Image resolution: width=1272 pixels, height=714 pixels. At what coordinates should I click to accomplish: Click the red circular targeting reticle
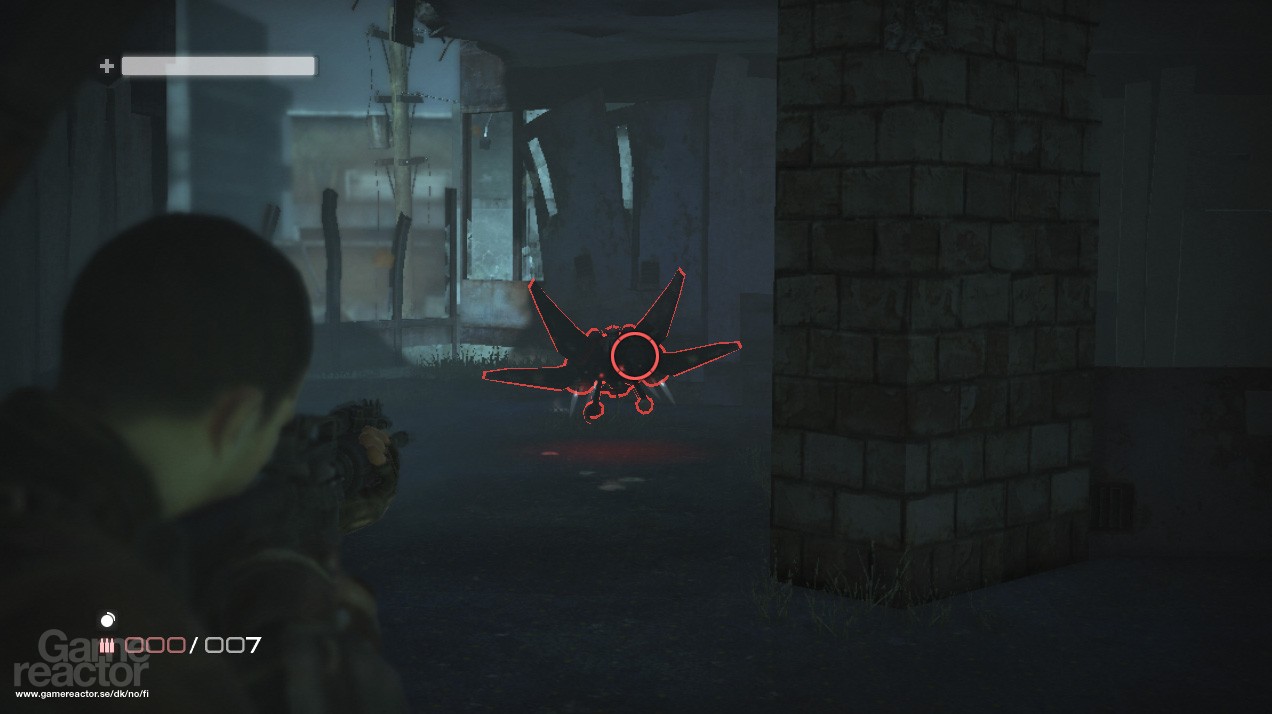(x=634, y=354)
